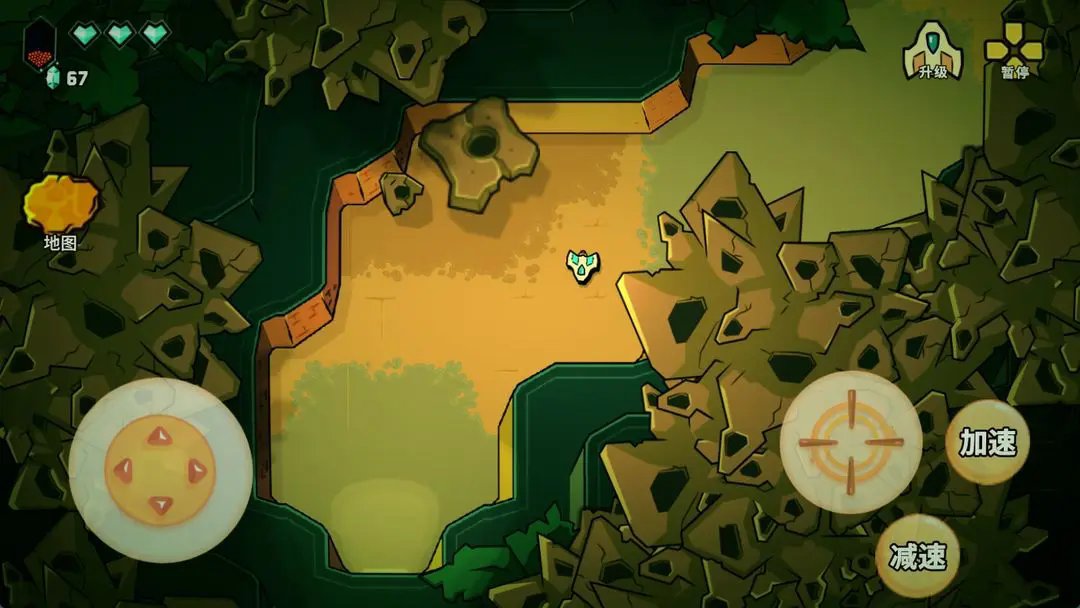This screenshot has width=1080, height=608.
Task: Fire using the crosshair button
Action: pos(851,442)
